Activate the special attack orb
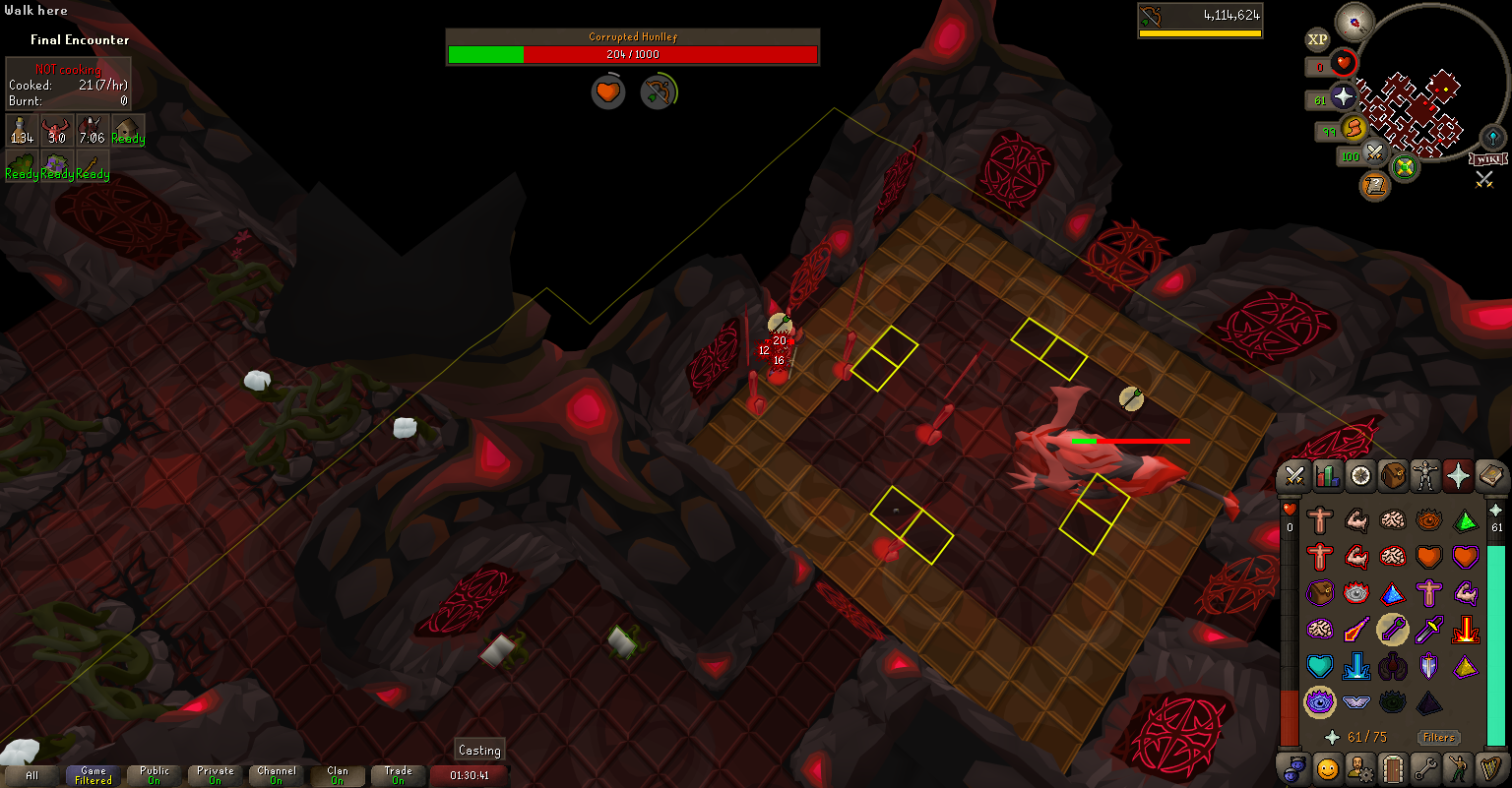 (x=1375, y=154)
